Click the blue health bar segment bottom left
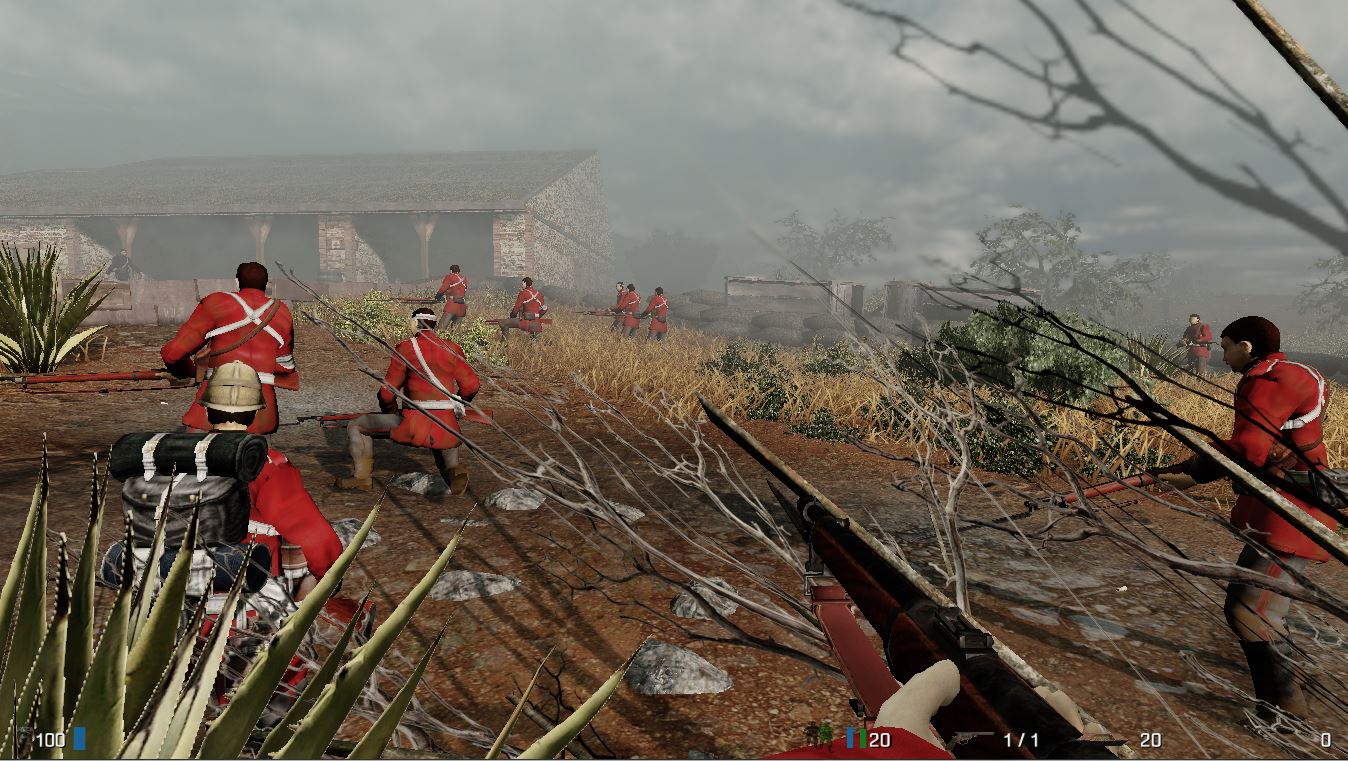The height and width of the screenshot is (761, 1348). [x=80, y=740]
